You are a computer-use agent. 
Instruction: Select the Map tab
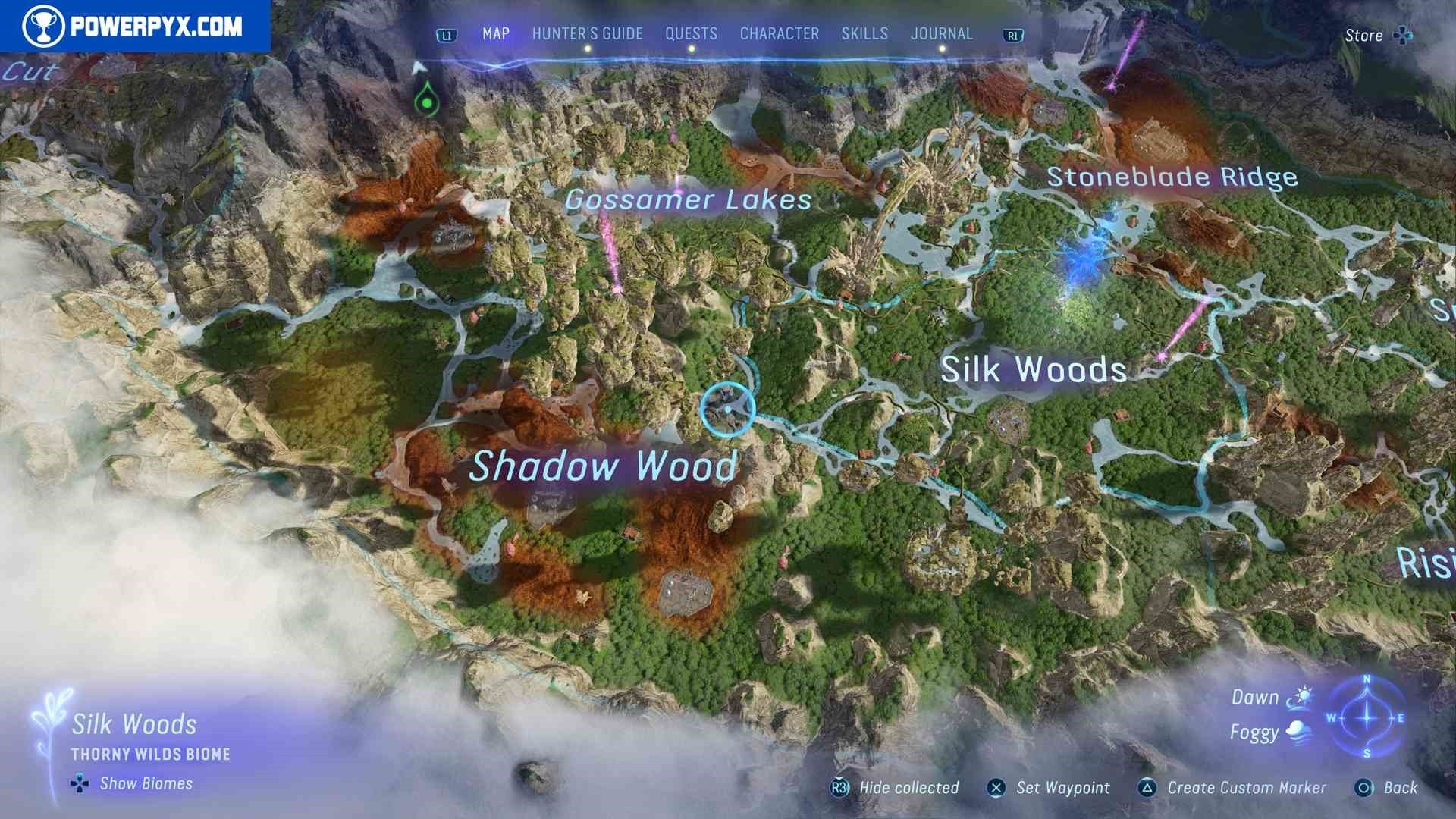coord(496,34)
